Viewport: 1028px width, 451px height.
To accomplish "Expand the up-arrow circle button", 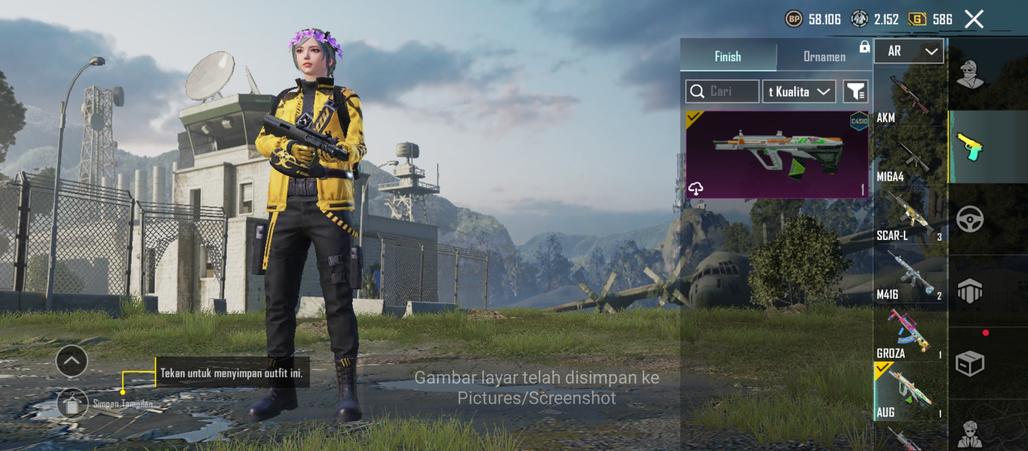I will pos(72,360).
